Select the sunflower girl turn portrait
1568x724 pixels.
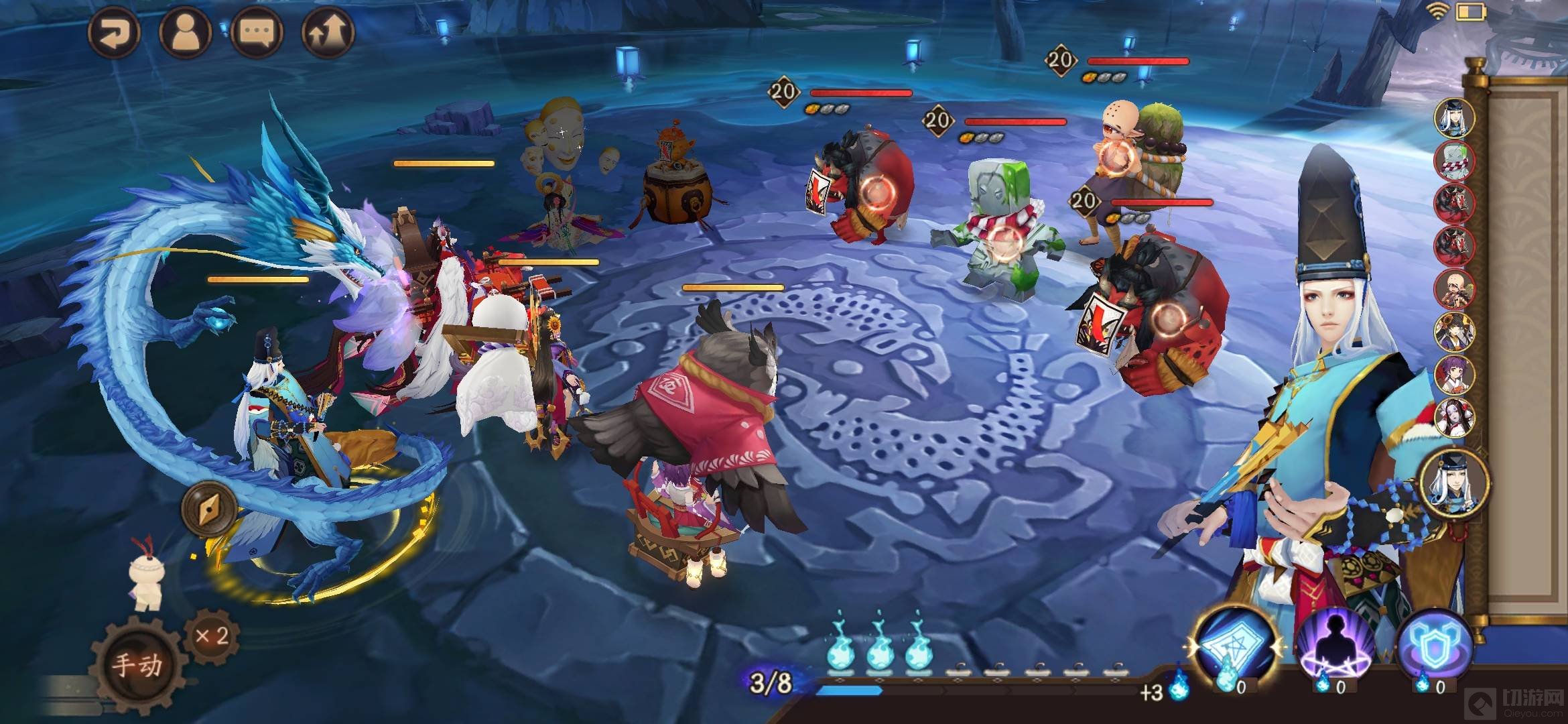click(1454, 332)
